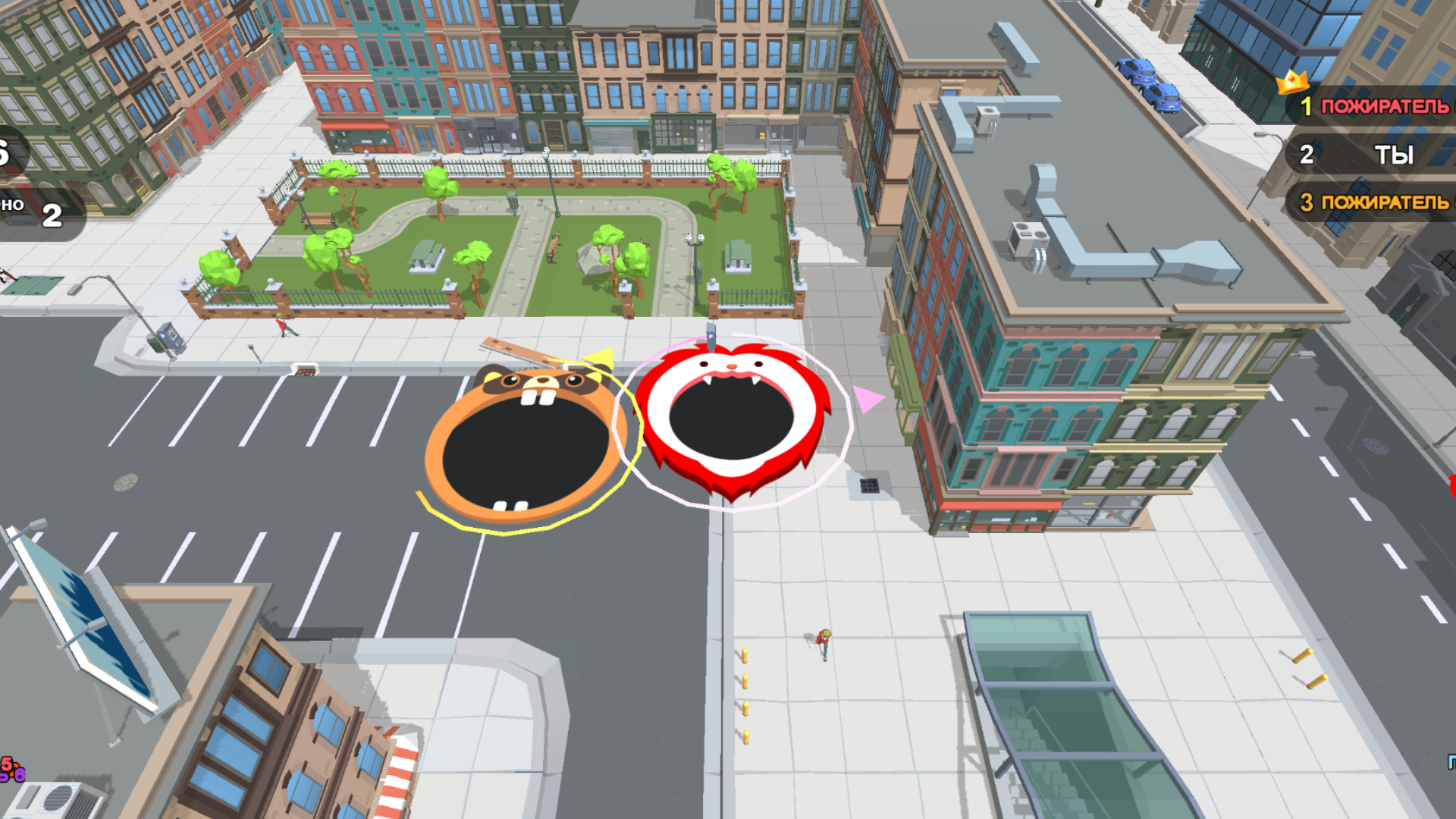Click the shaded score counter showing 2
This screenshot has width=1456, height=819.
coord(51,216)
